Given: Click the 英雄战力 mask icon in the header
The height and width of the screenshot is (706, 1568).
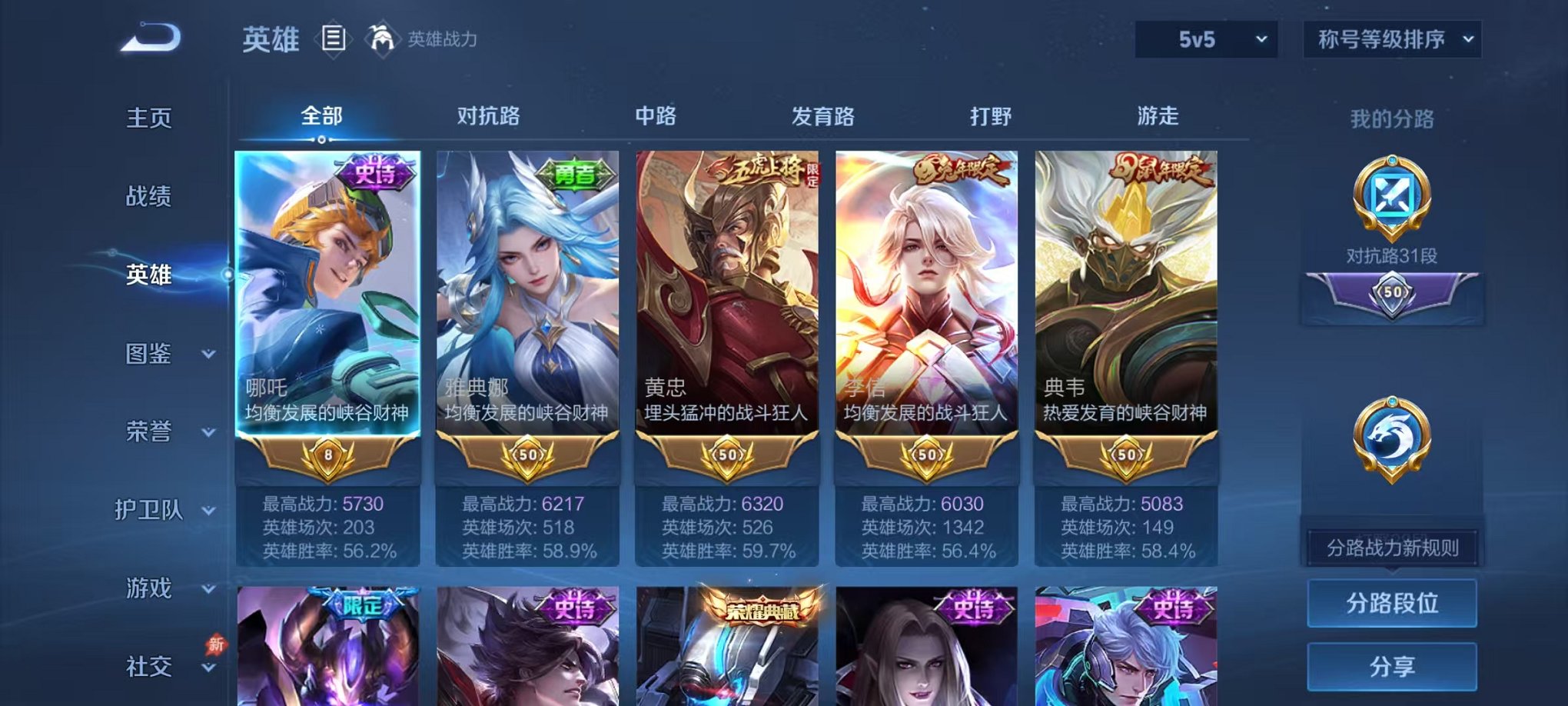Looking at the screenshot, I should point(382,37).
